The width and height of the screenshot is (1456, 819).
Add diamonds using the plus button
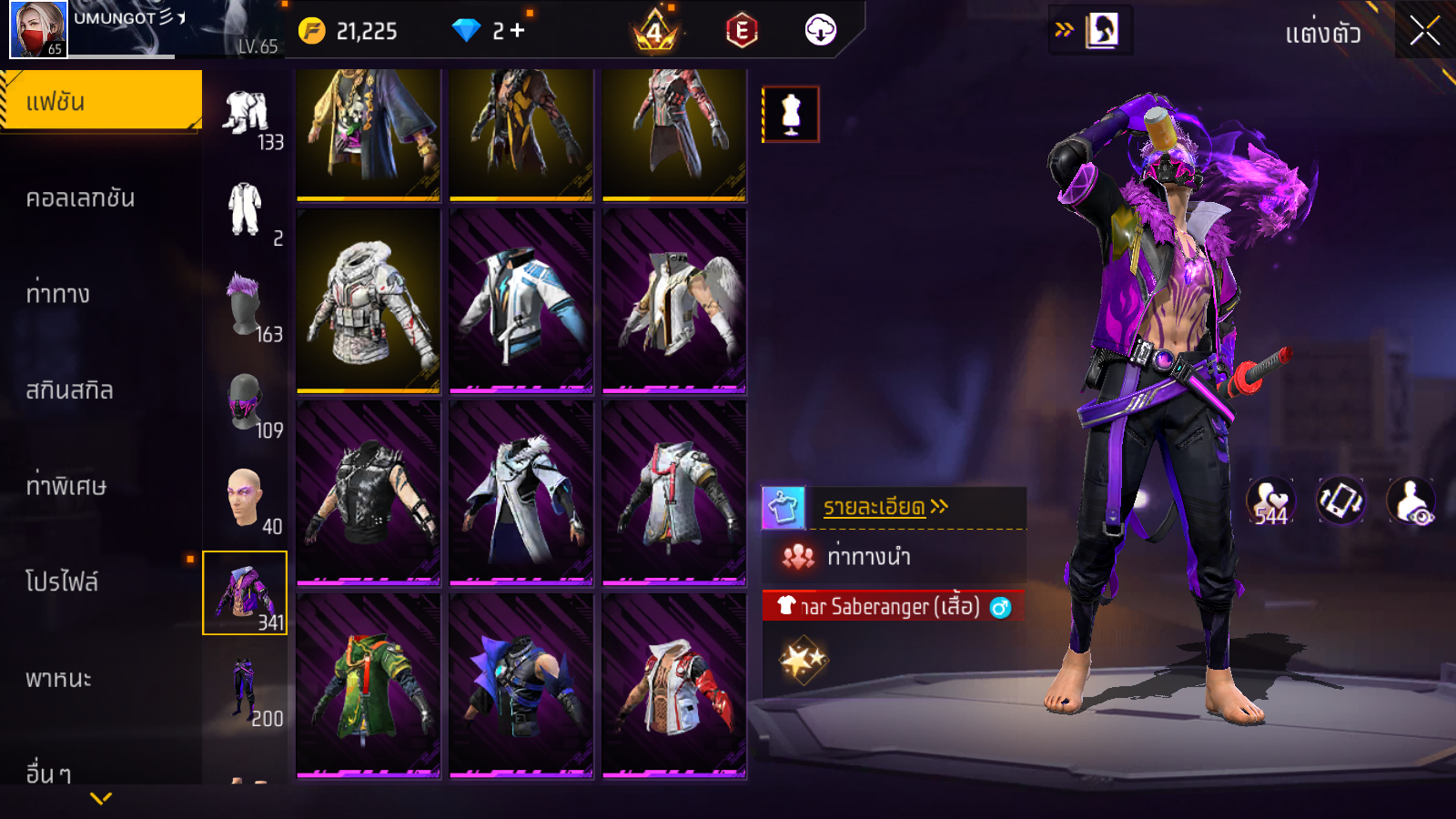(517, 31)
